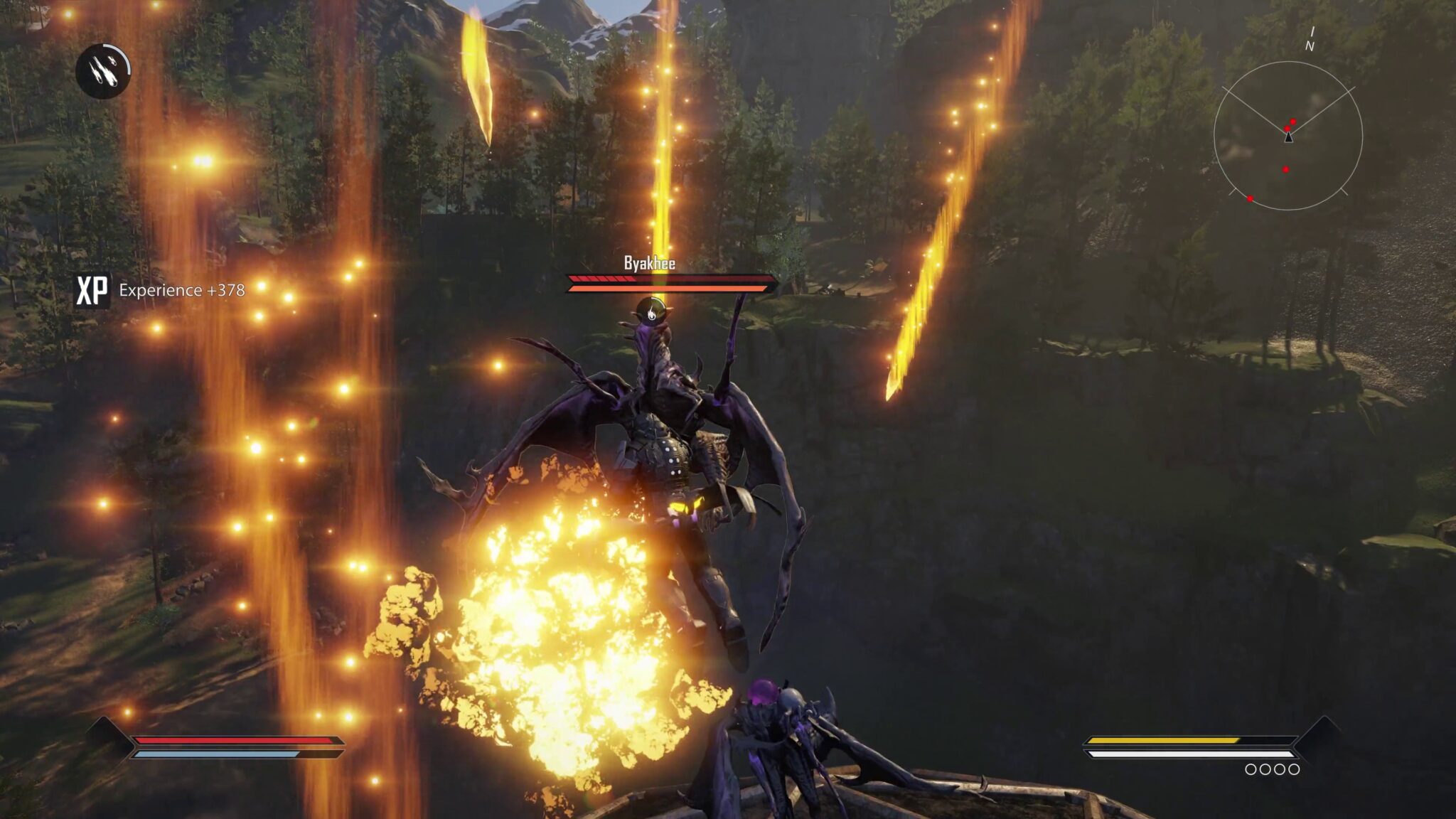The width and height of the screenshot is (1456, 819).
Task: Open the circular compass minimap
Action: [1288, 136]
